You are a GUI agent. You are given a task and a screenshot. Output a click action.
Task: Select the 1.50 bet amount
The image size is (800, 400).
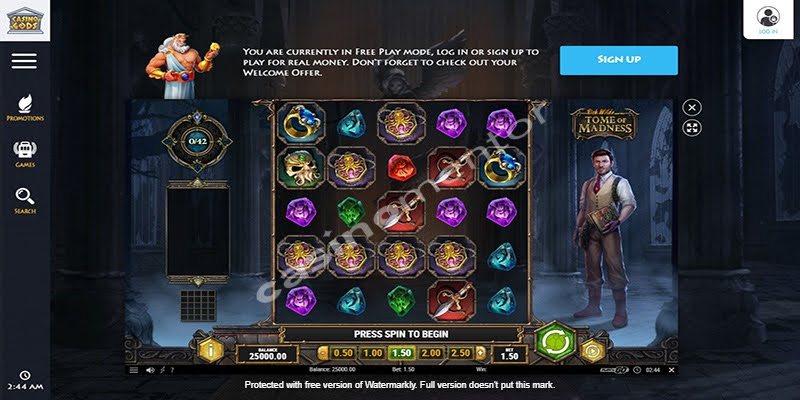pos(401,353)
